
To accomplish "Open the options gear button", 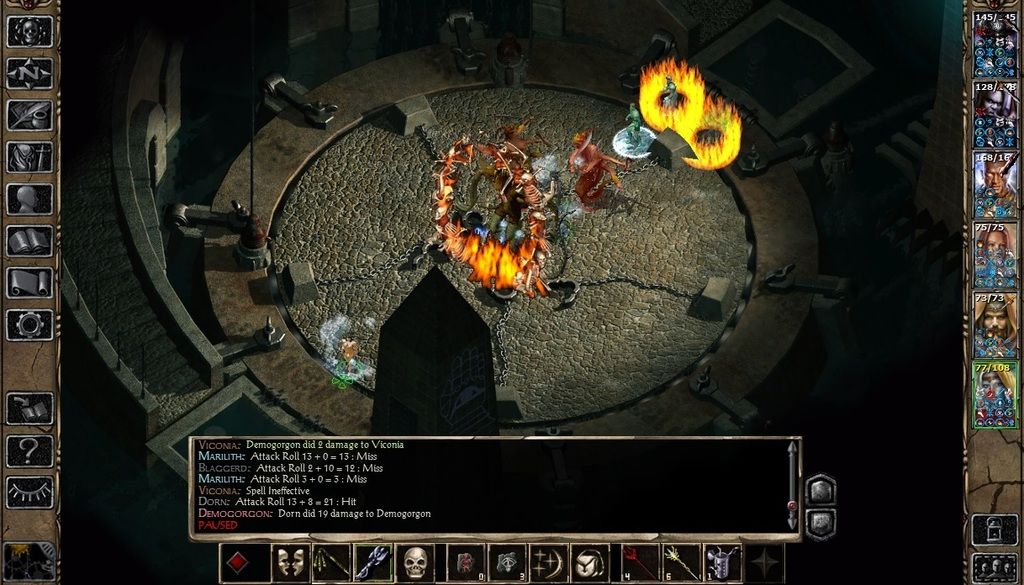I will coord(30,325).
